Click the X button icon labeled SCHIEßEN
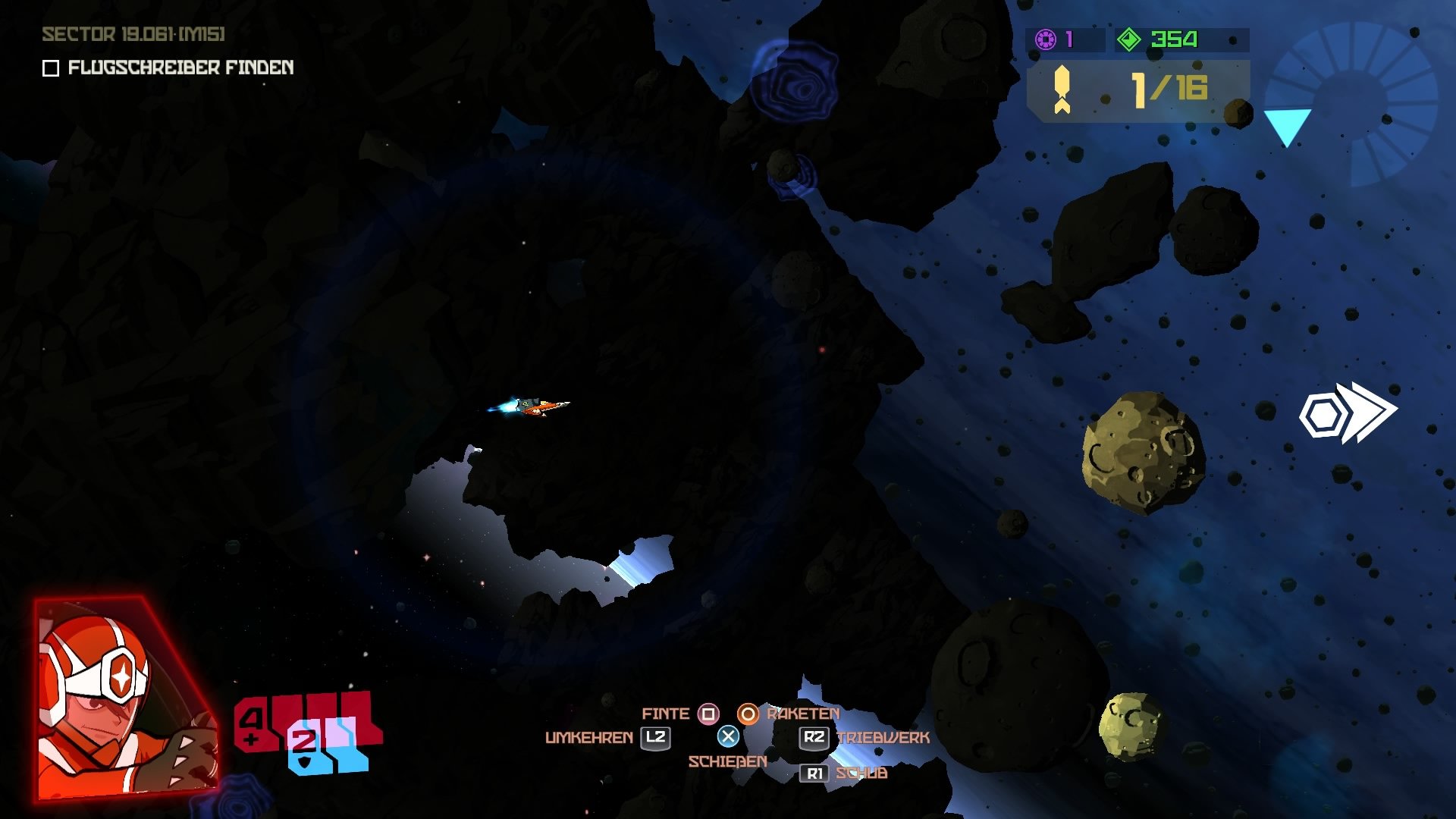 pyautogui.click(x=730, y=735)
